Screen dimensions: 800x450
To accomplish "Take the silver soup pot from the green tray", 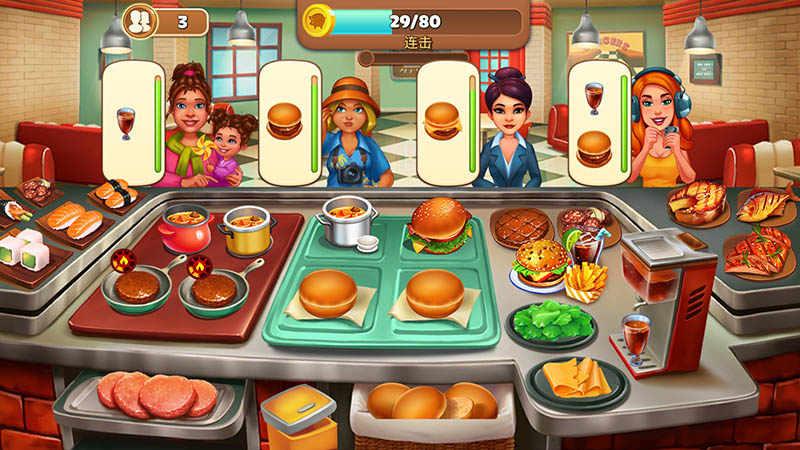I will pos(347,220).
